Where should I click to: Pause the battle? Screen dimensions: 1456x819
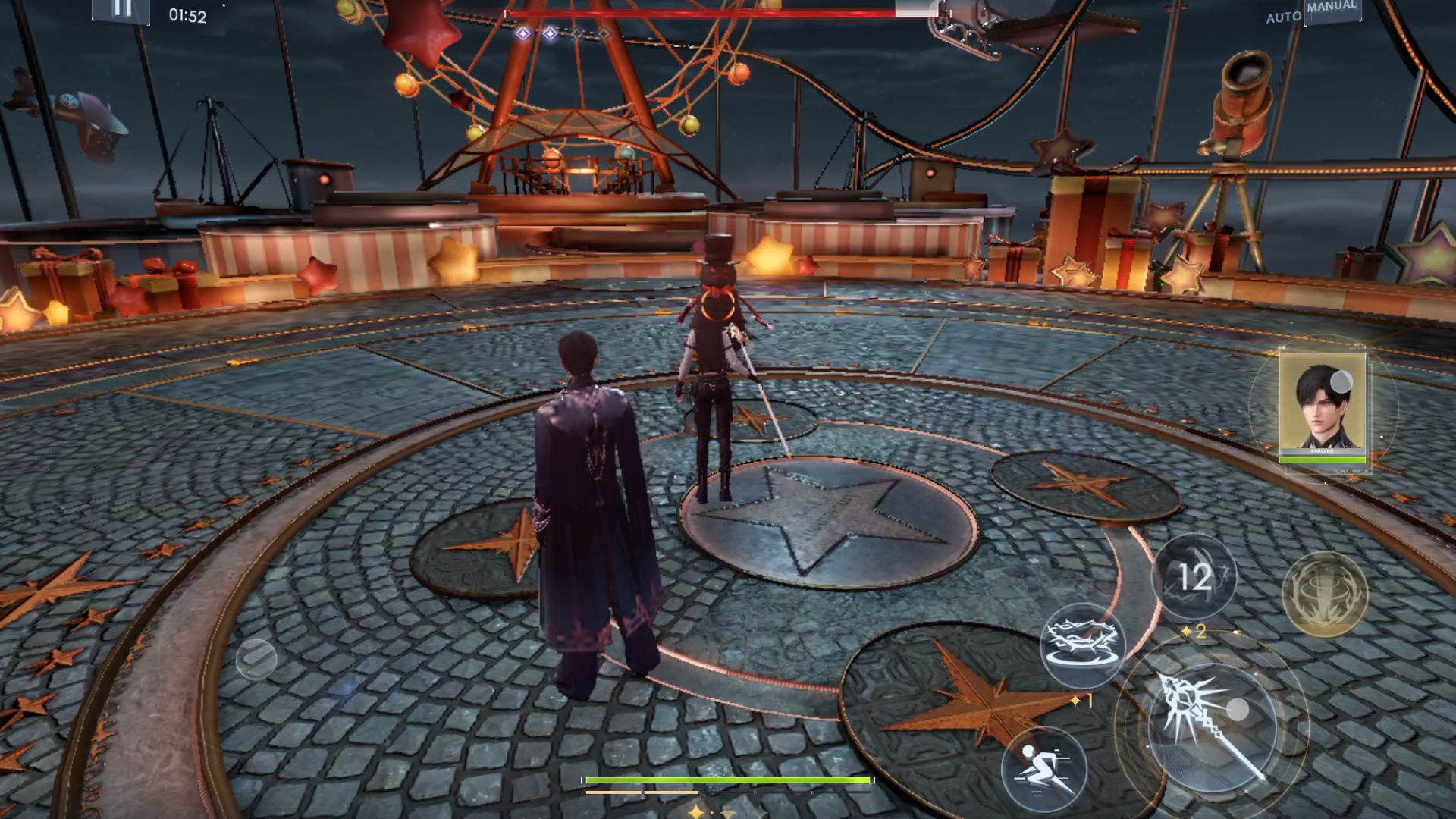pyautogui.click(x=121, y=9)
